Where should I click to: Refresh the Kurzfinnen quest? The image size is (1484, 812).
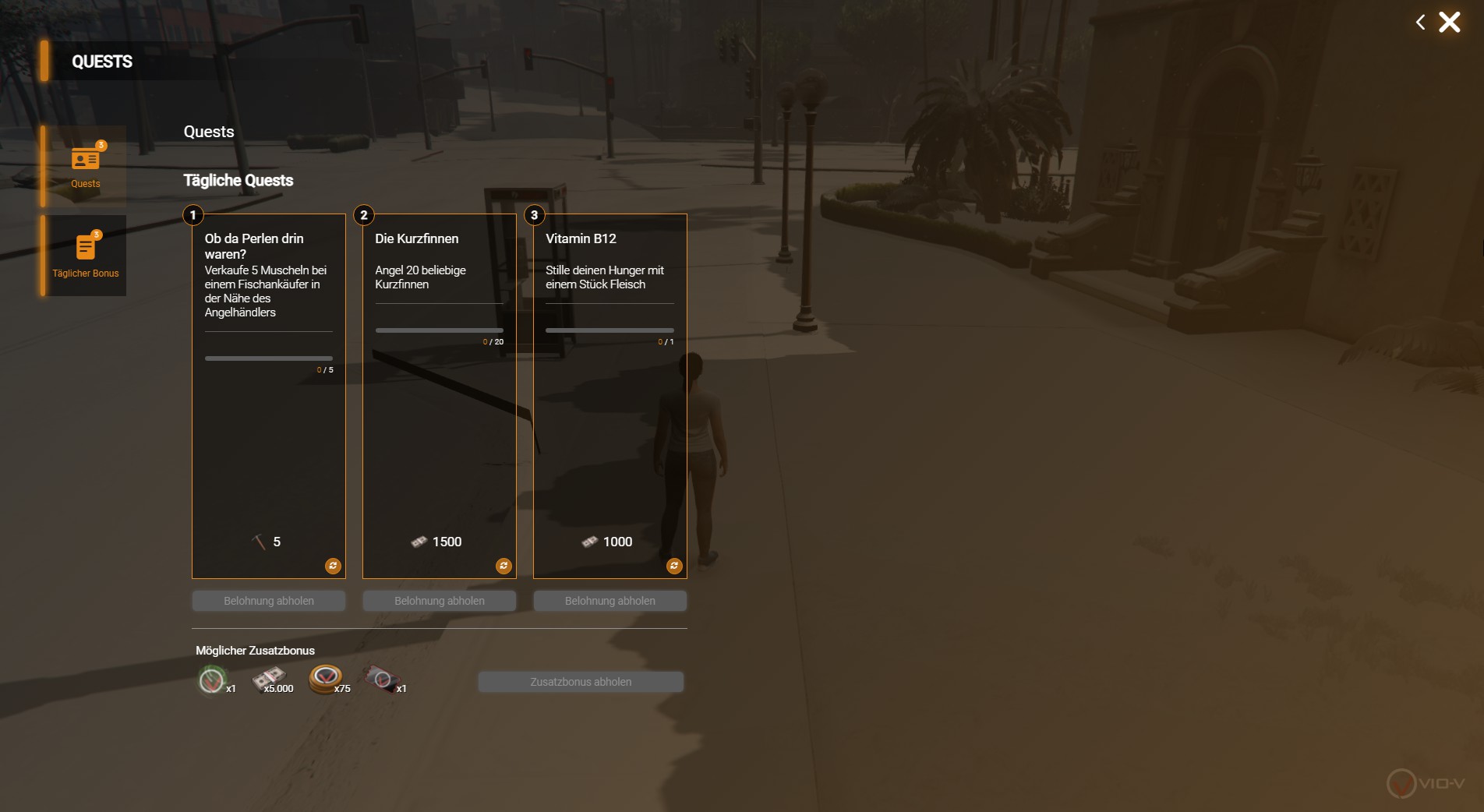pos(503,566)
